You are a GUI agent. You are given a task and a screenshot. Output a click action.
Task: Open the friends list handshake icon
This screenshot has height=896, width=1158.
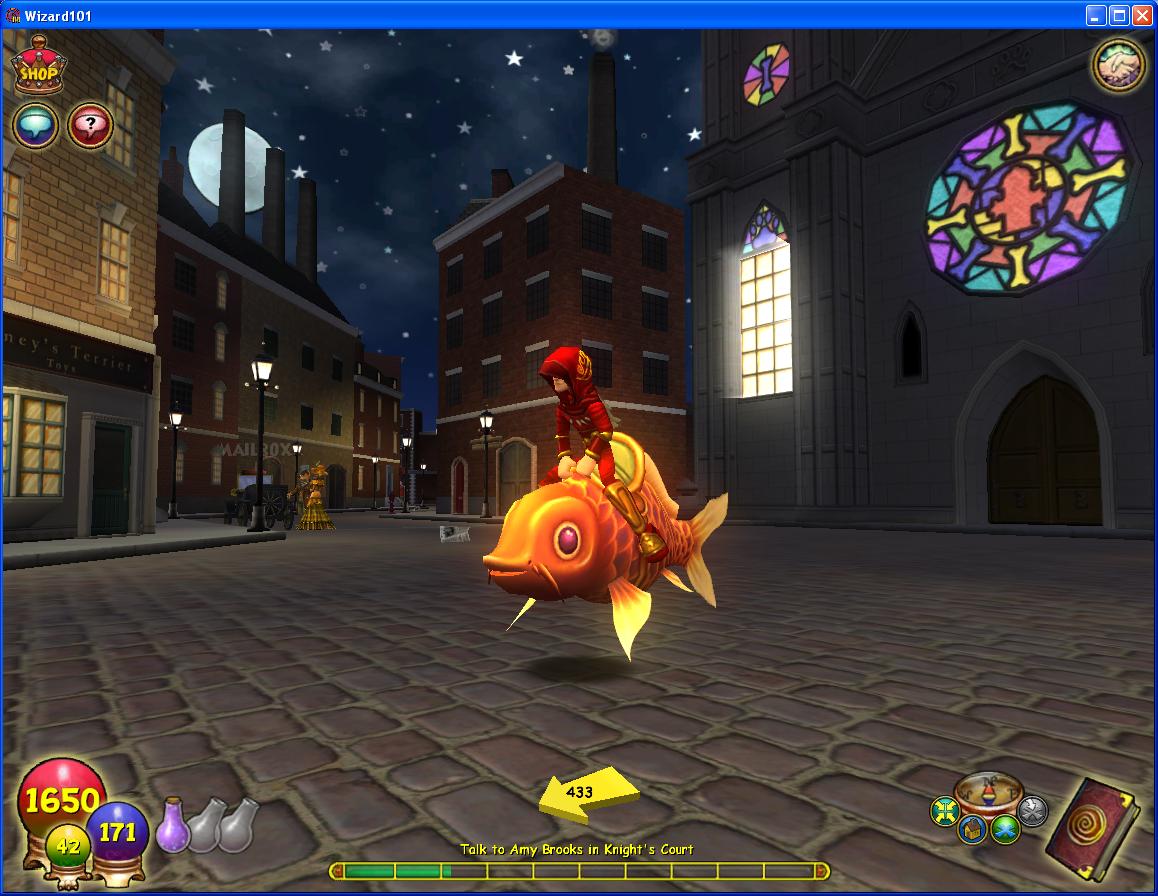coord(1118,66)
